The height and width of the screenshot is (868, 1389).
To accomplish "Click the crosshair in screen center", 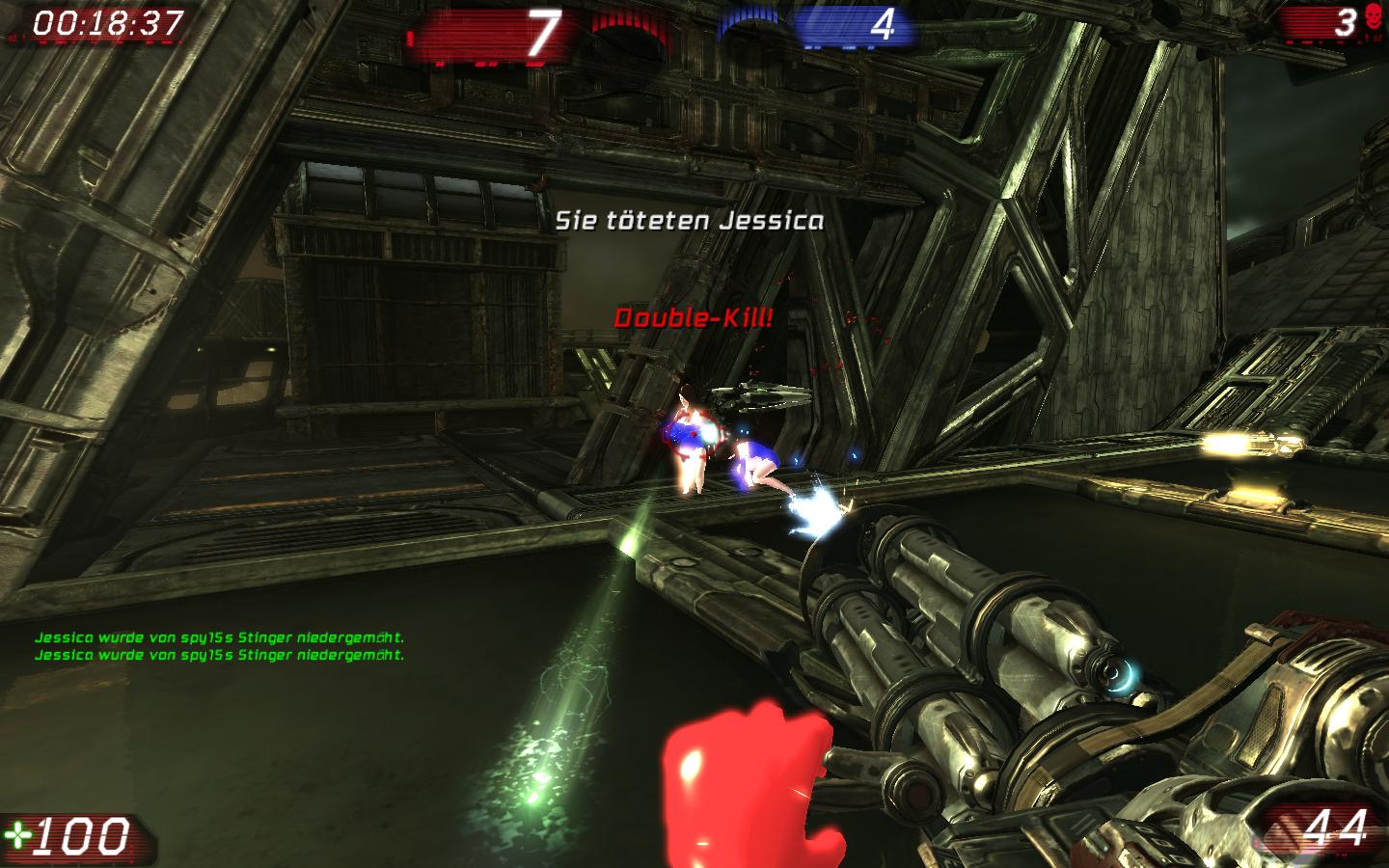I will (694, 434).
